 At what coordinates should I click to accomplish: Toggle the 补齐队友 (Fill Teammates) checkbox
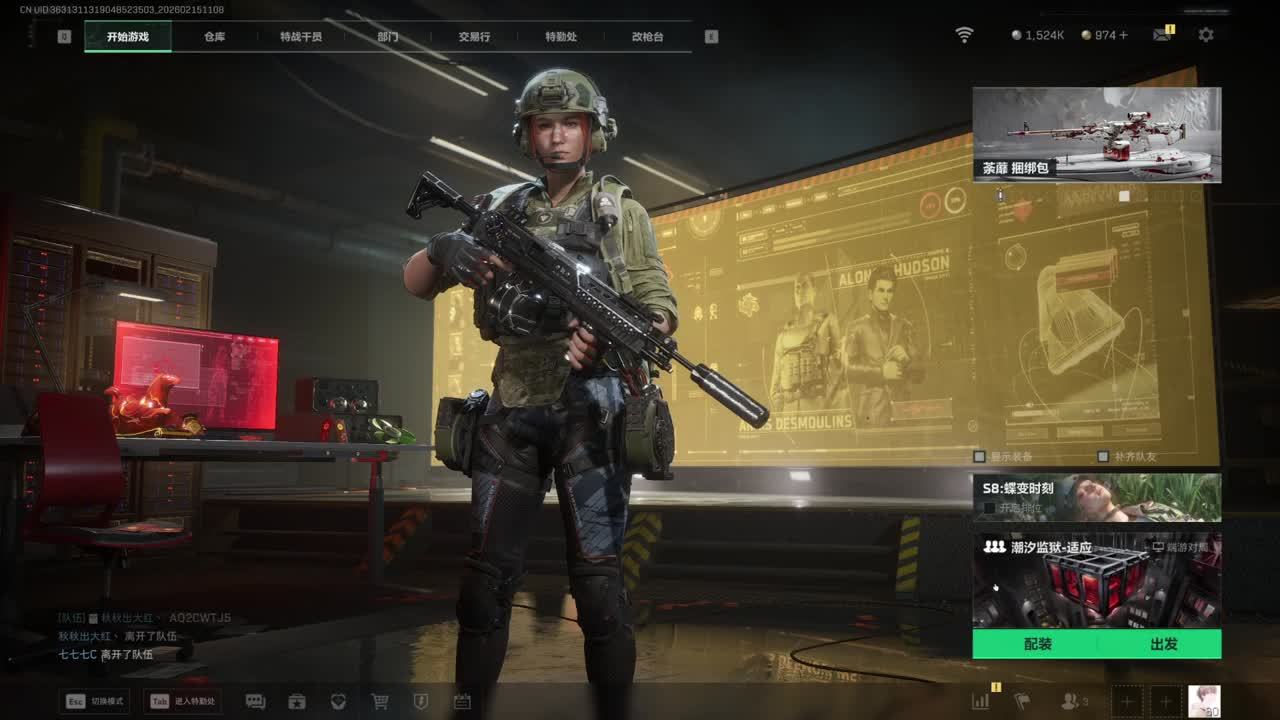coord(1103,457)
